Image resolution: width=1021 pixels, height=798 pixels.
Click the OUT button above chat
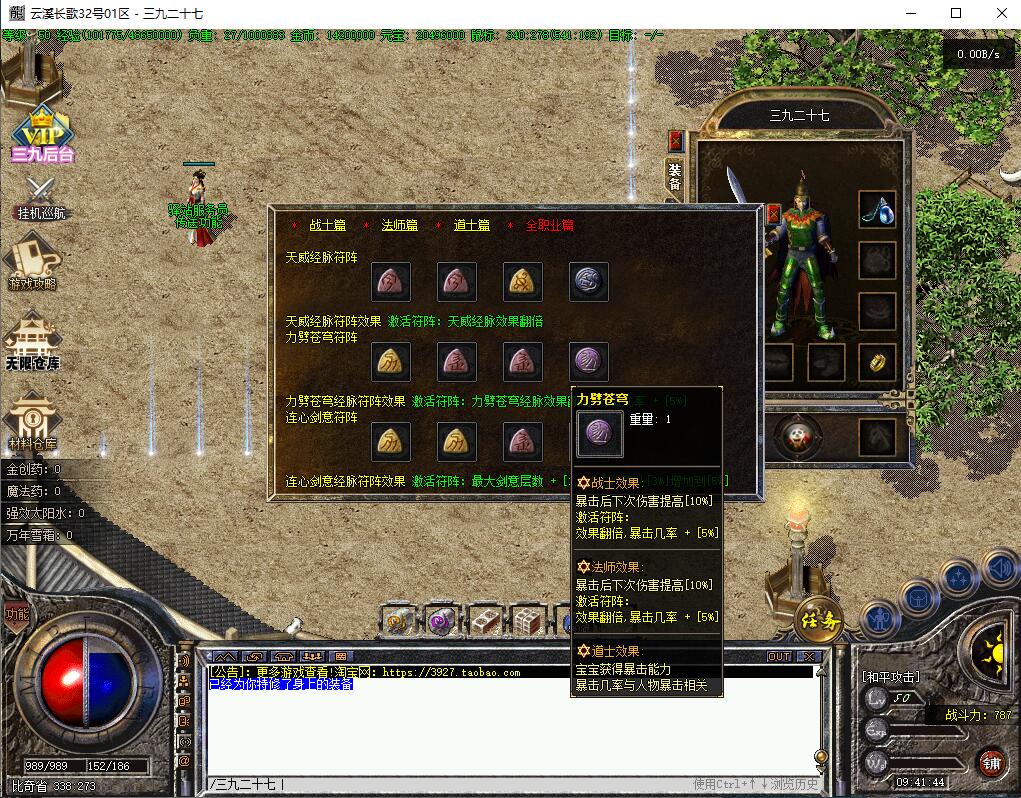pos(778,657)
